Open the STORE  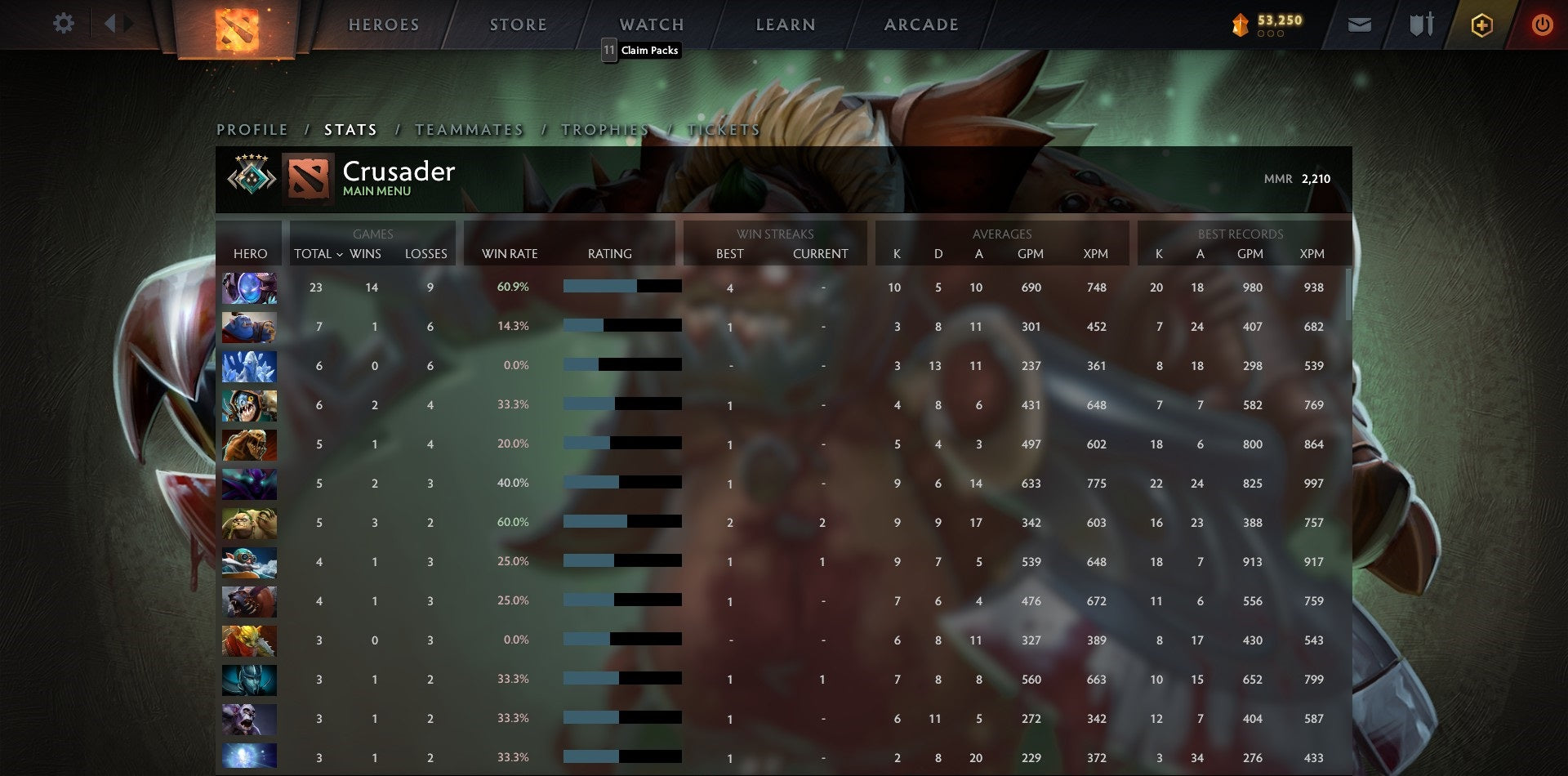pos(518,25)
